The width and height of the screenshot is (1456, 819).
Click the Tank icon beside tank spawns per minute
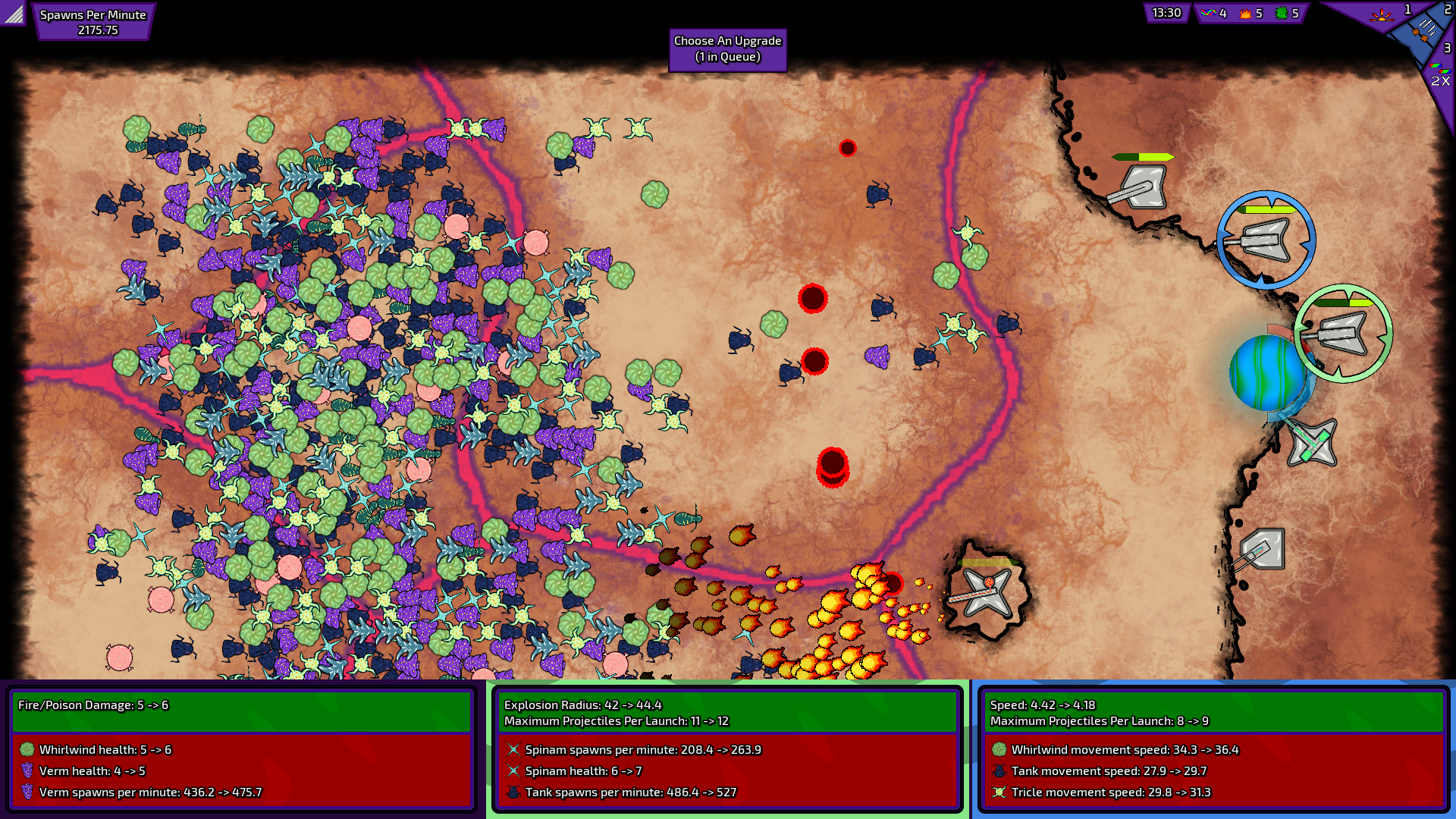pos(514,792)
